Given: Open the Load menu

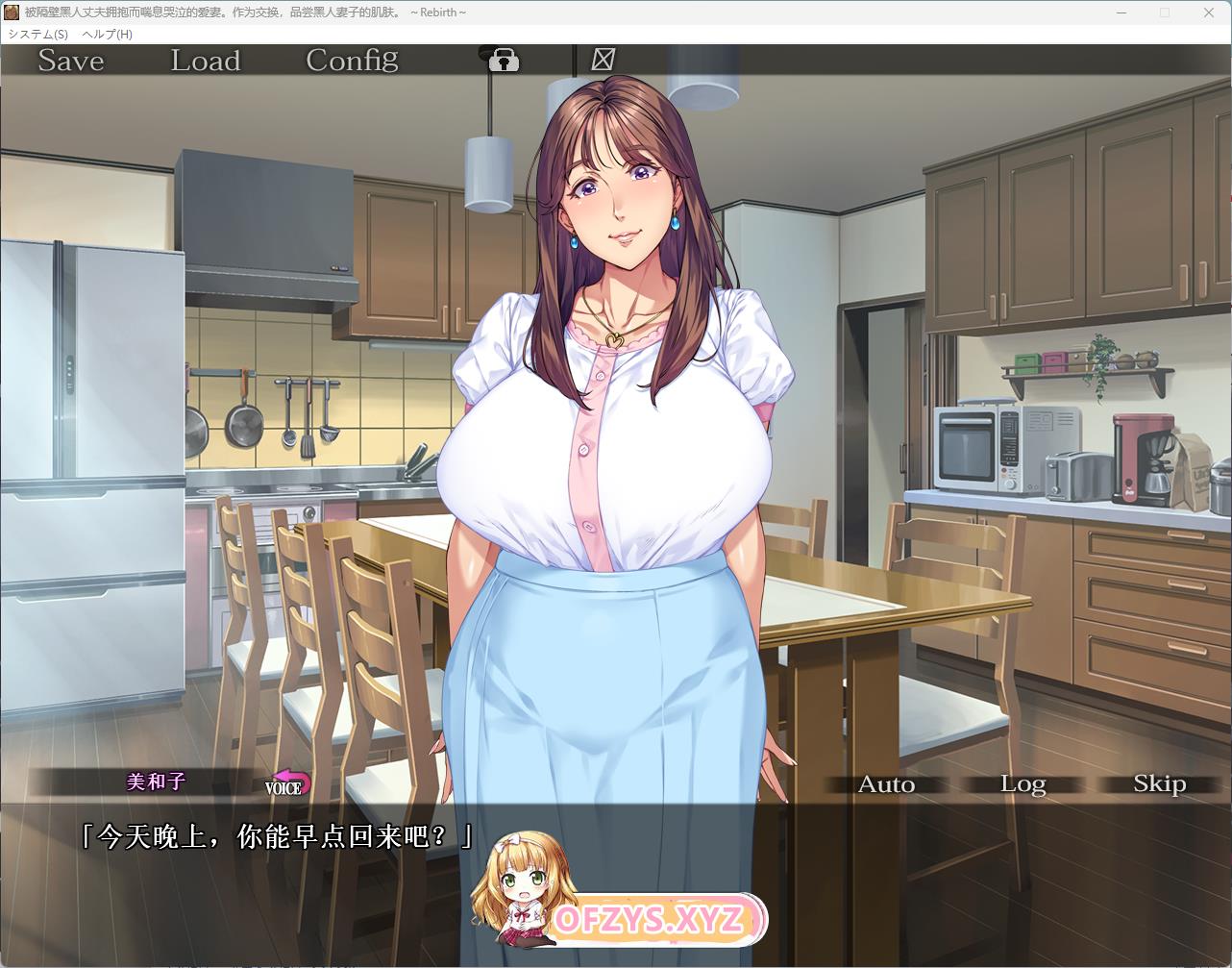Looking at the screenshot, I should (205, 61).
